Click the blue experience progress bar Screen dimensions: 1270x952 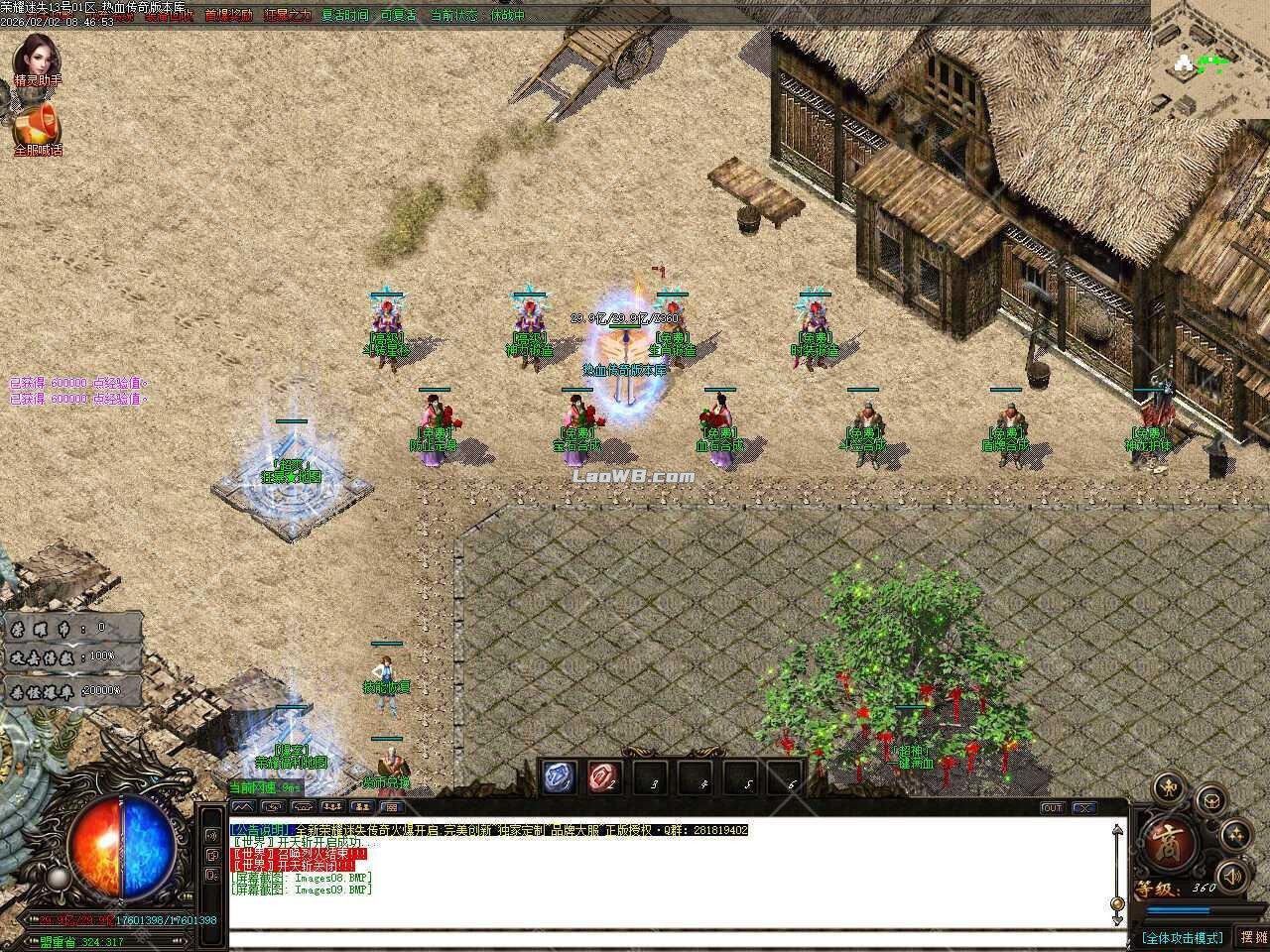click(x=1181, y=910)
